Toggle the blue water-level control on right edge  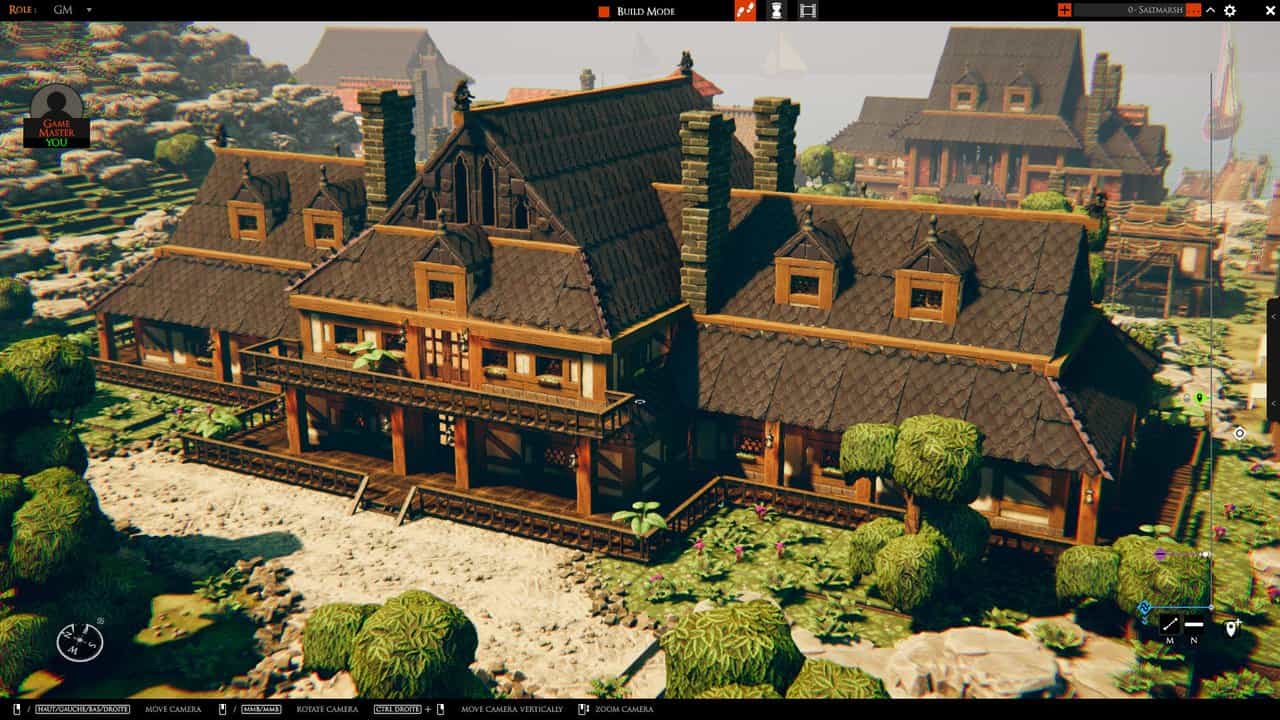pos(1144,608)
